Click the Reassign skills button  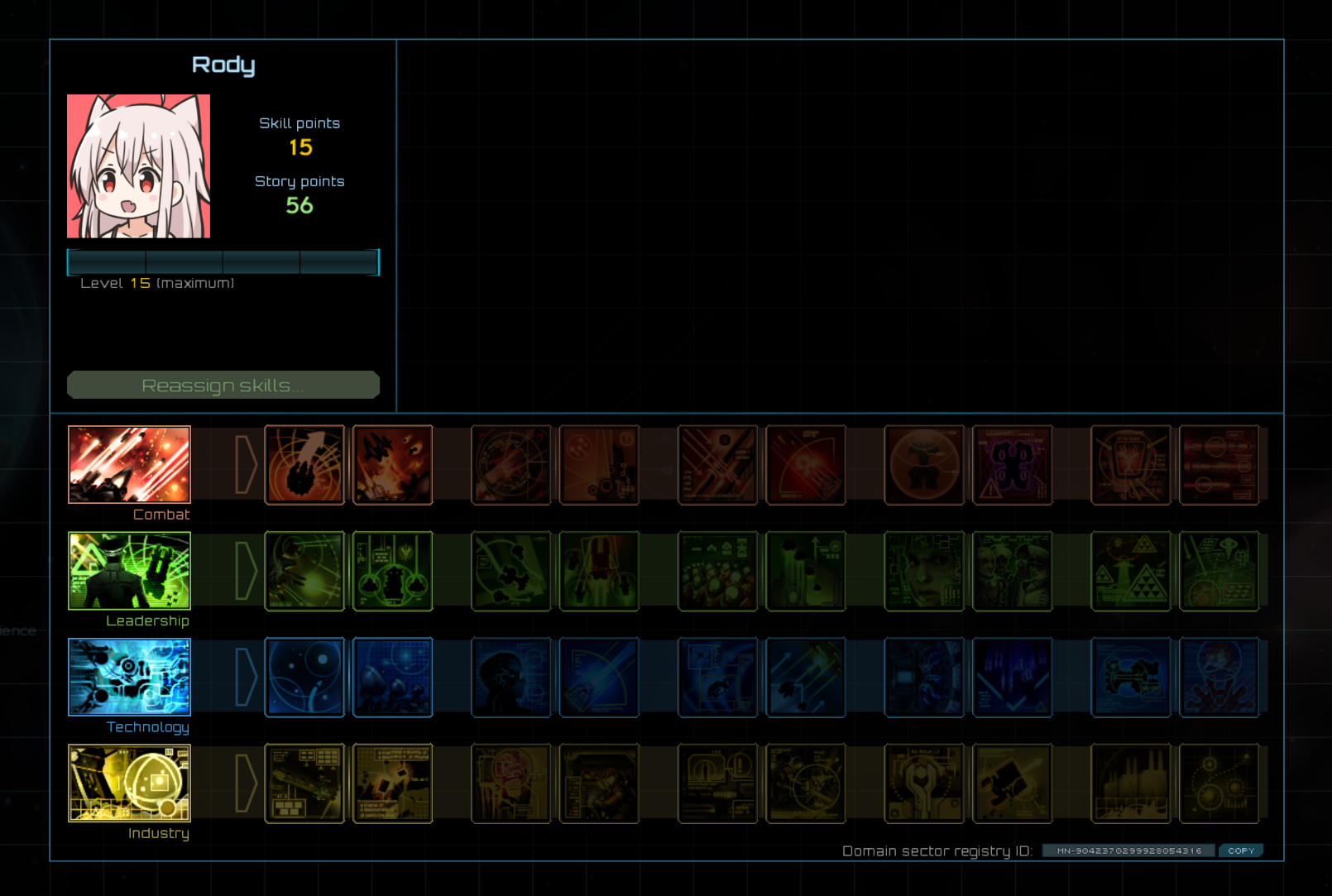coord(223,384)
